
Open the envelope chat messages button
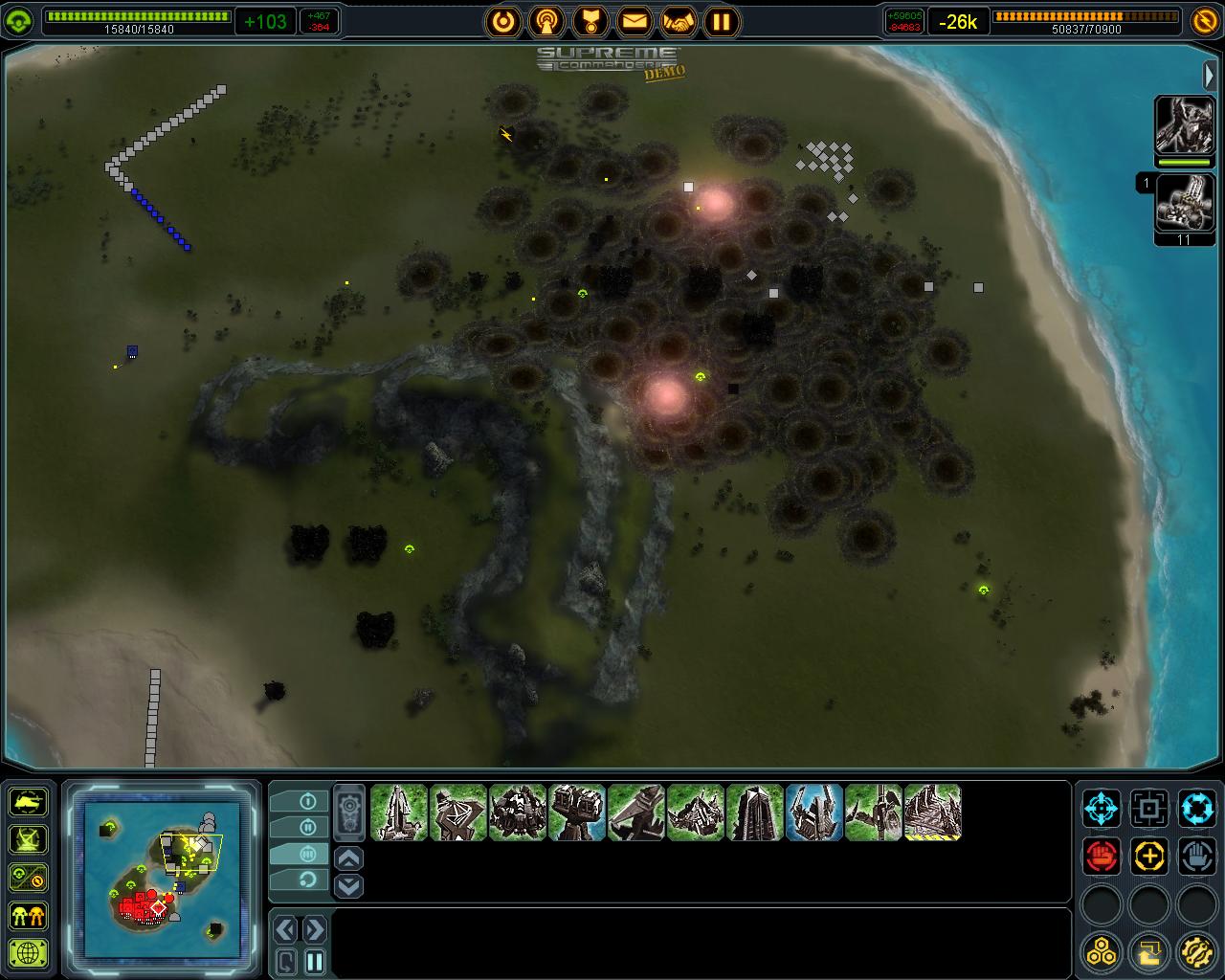pos(634,20)
